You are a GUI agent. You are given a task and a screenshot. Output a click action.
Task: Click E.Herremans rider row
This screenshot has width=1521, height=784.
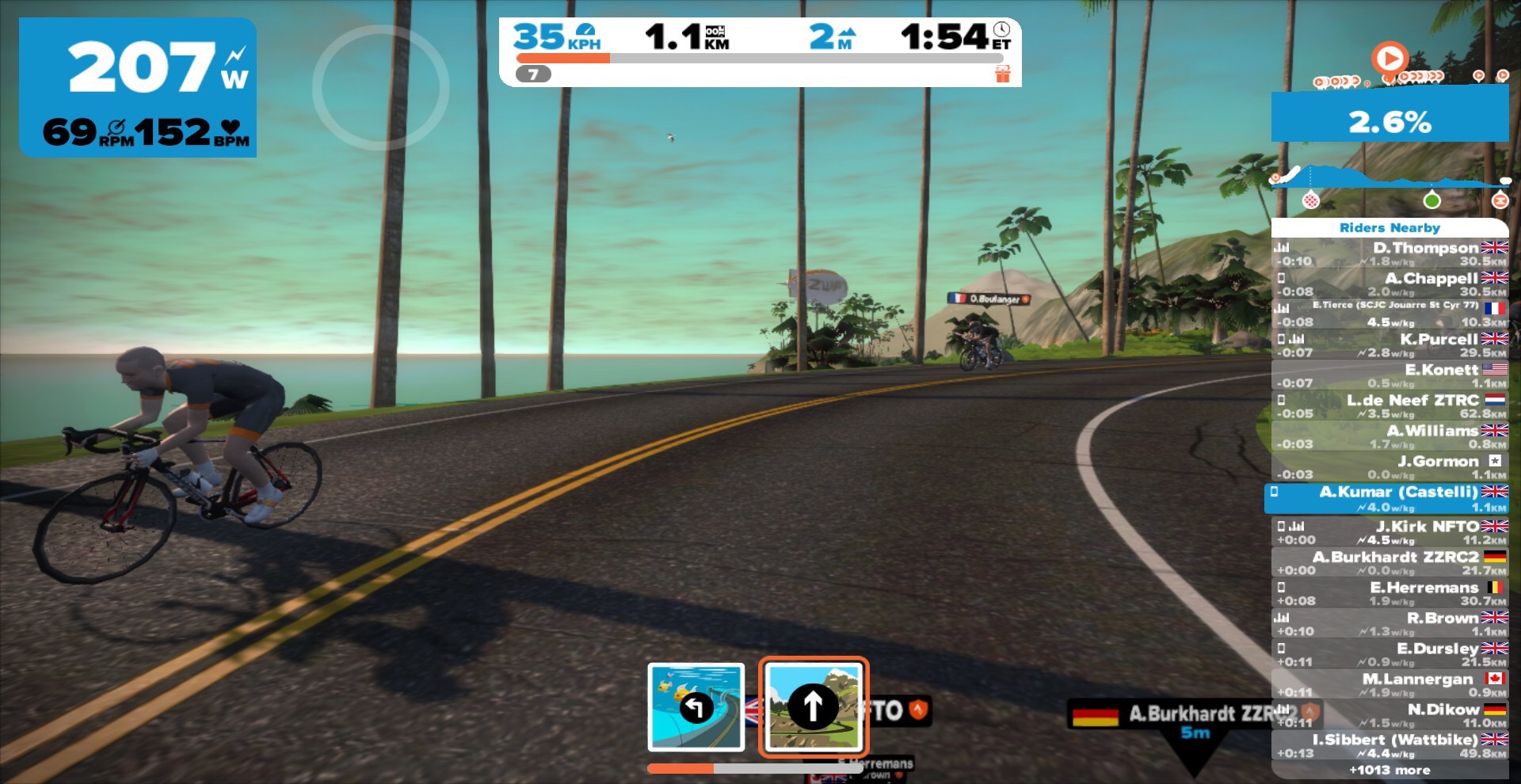click(x=1389, y=594)
